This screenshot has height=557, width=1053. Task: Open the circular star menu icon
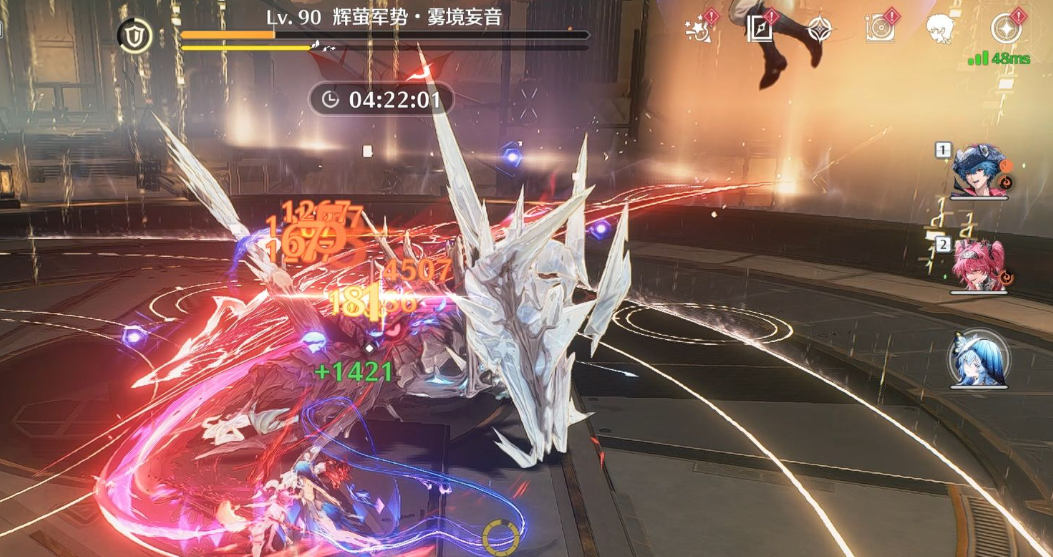(x=1004, y=29)
